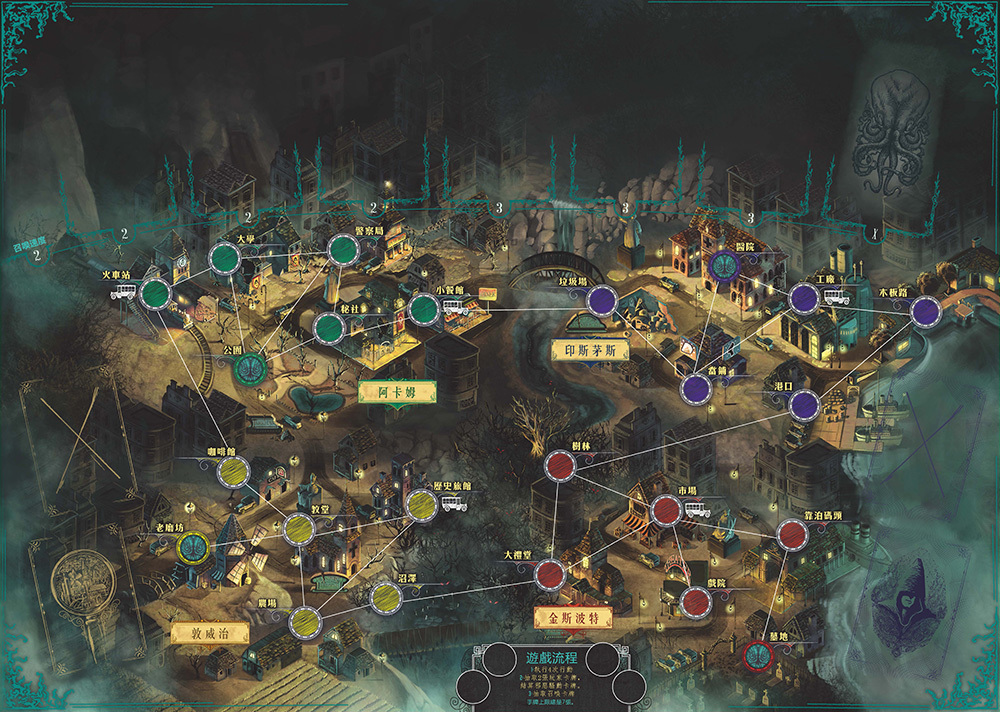Choose the 公園 park gate node
Viewport: 1000px width, 712px height.
tap(249, 367)
